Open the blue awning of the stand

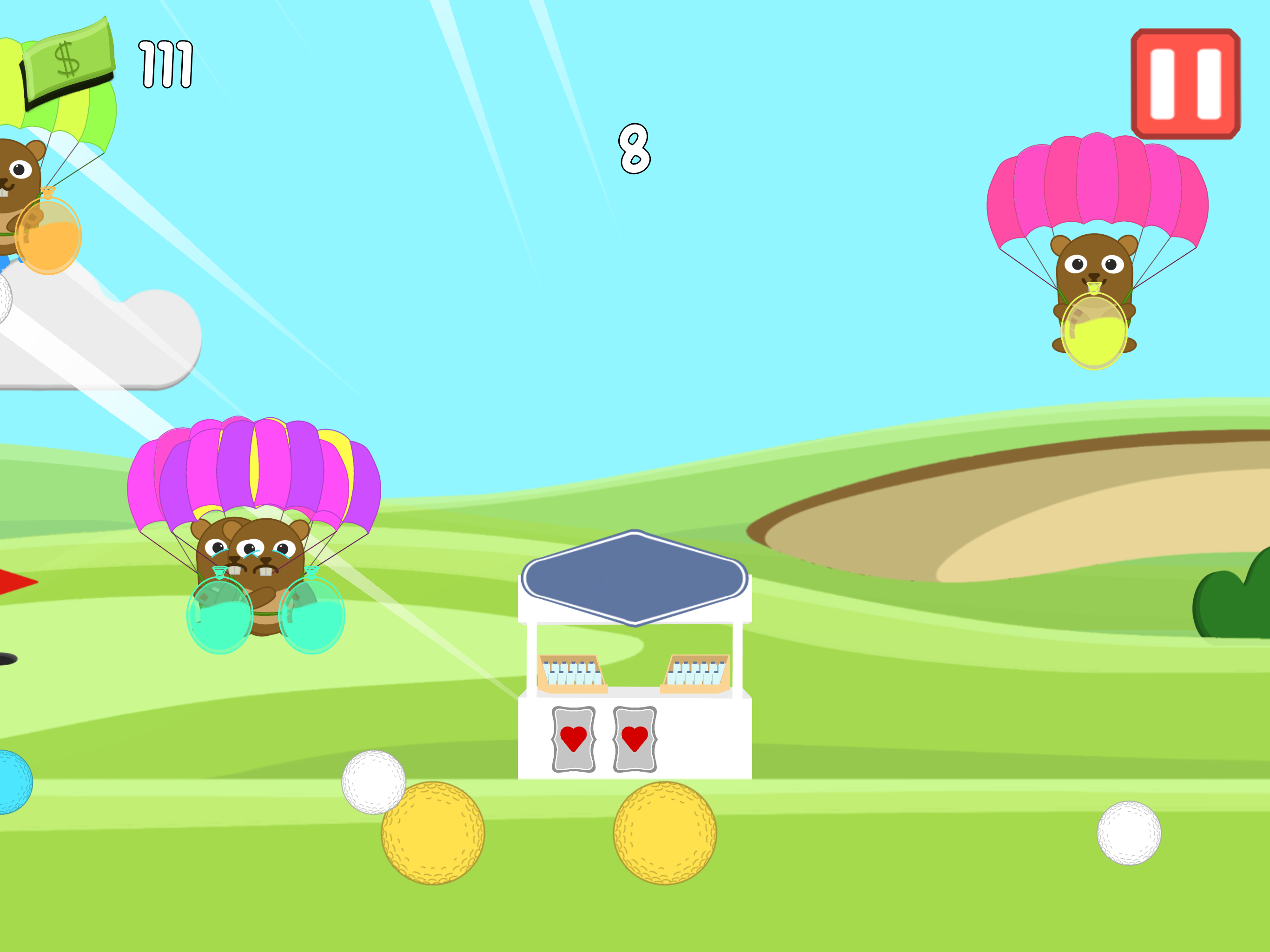point(635,574)
